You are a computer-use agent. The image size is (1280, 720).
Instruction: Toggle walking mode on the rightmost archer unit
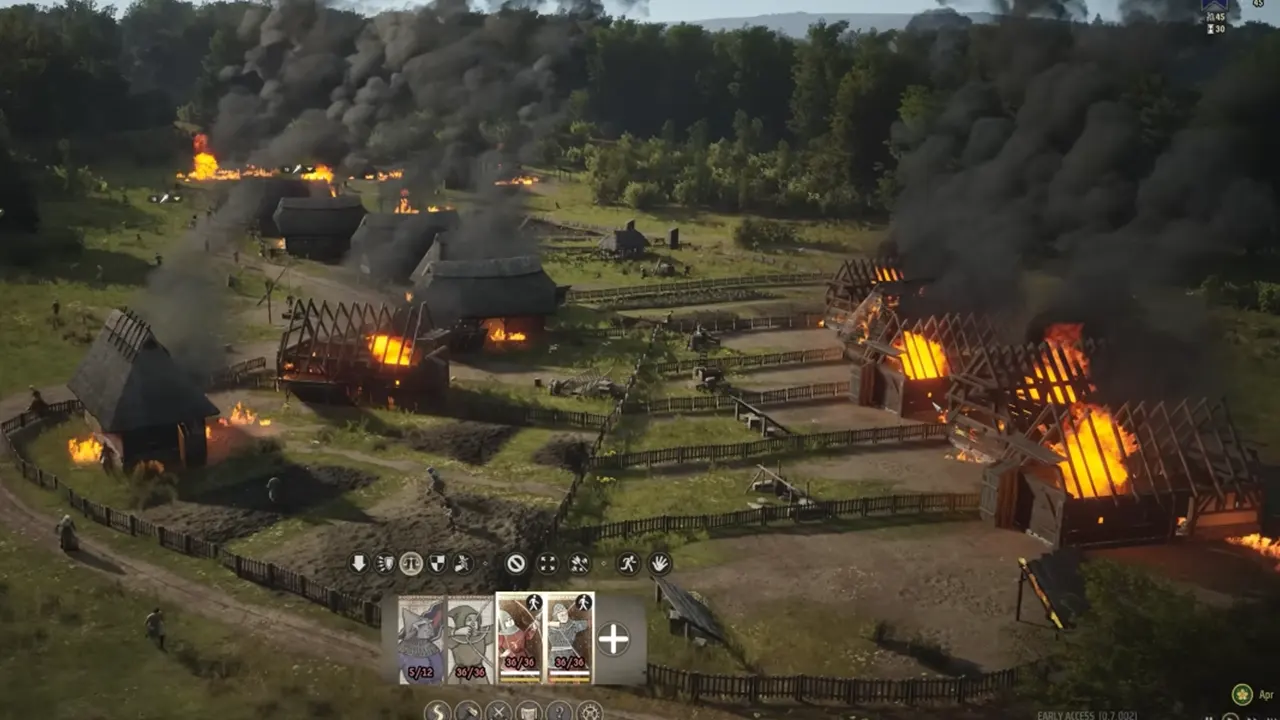coord(583,603)
